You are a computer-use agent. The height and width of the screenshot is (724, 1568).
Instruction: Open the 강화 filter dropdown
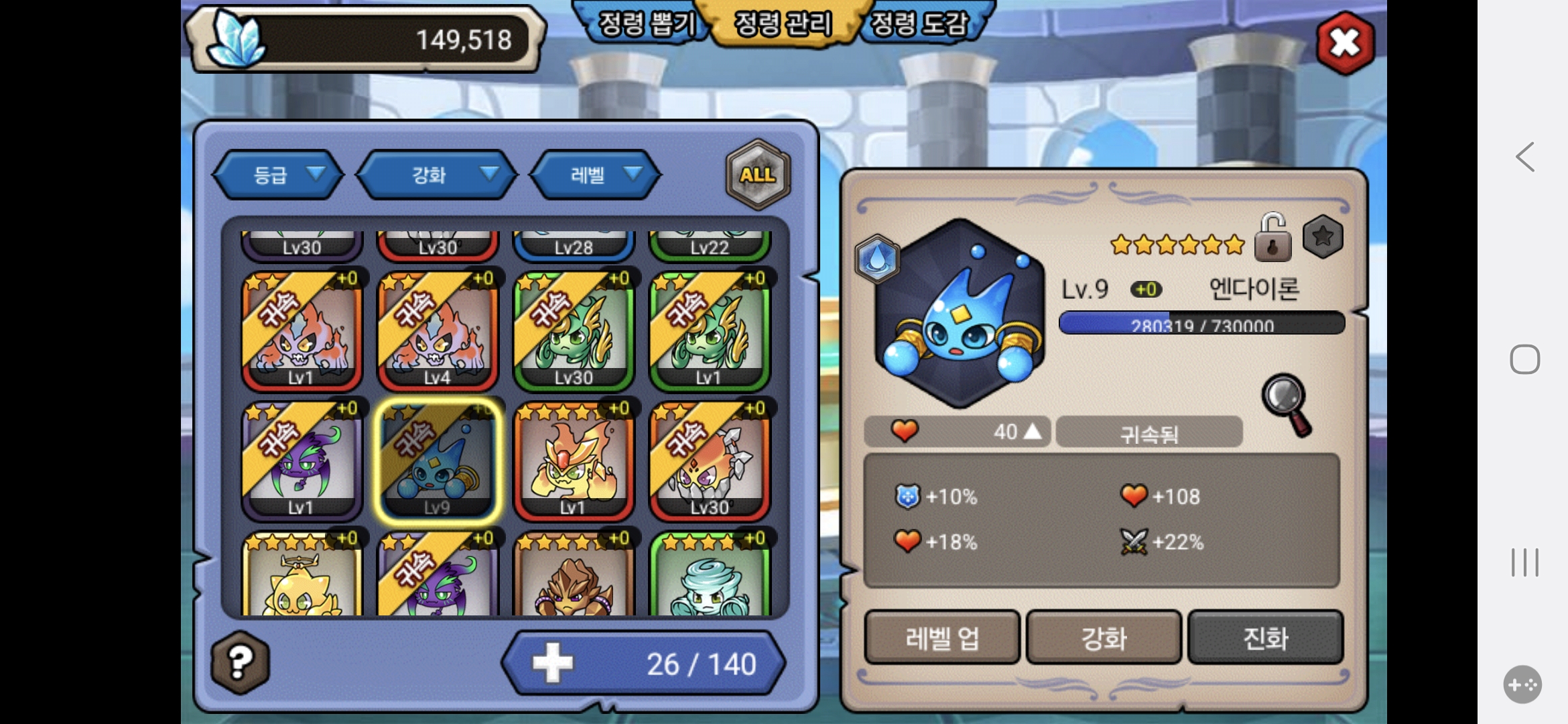(x=437, y=175)
